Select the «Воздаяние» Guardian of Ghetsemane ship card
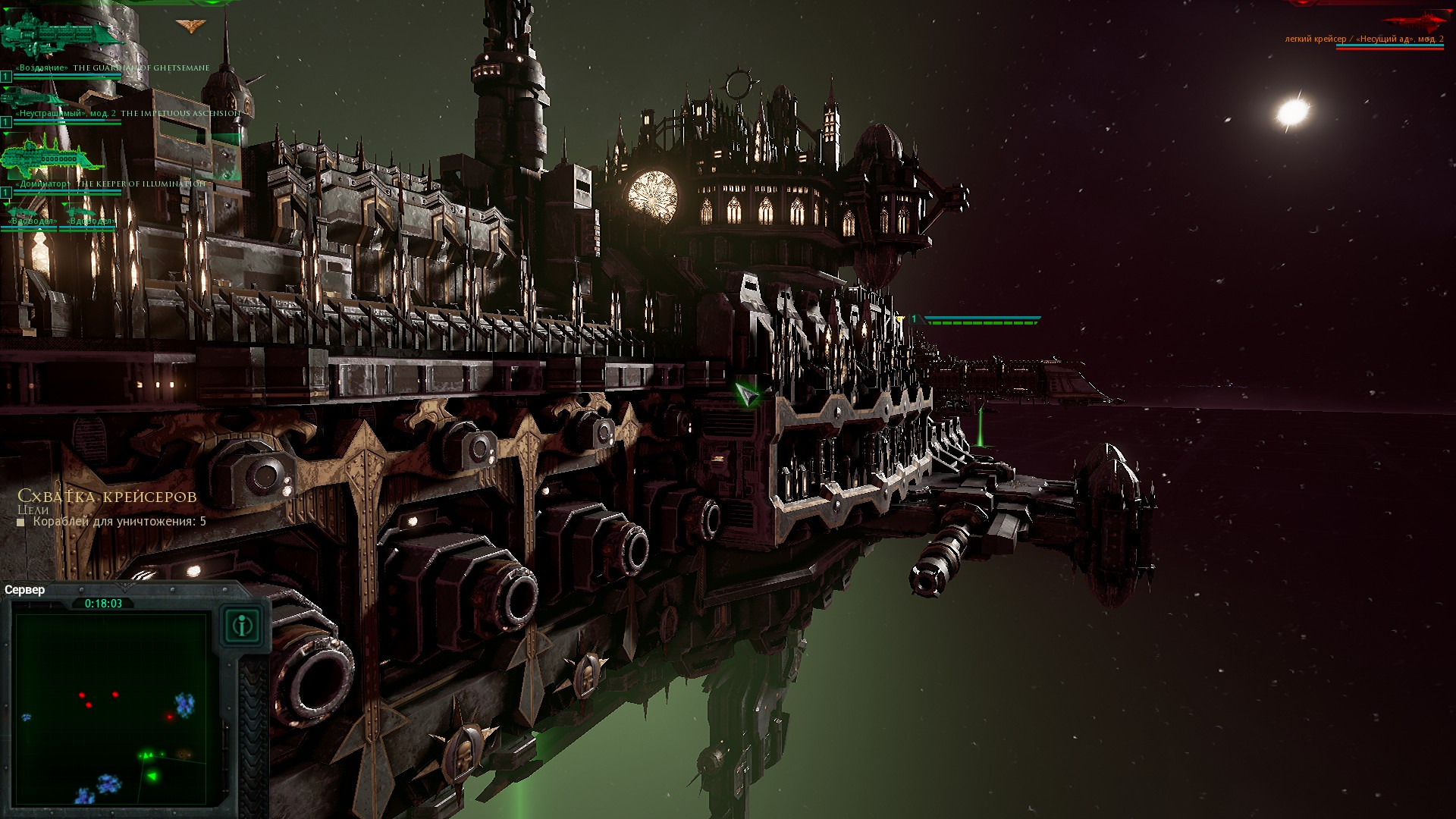1456x819 pixels. click(61, 38)
